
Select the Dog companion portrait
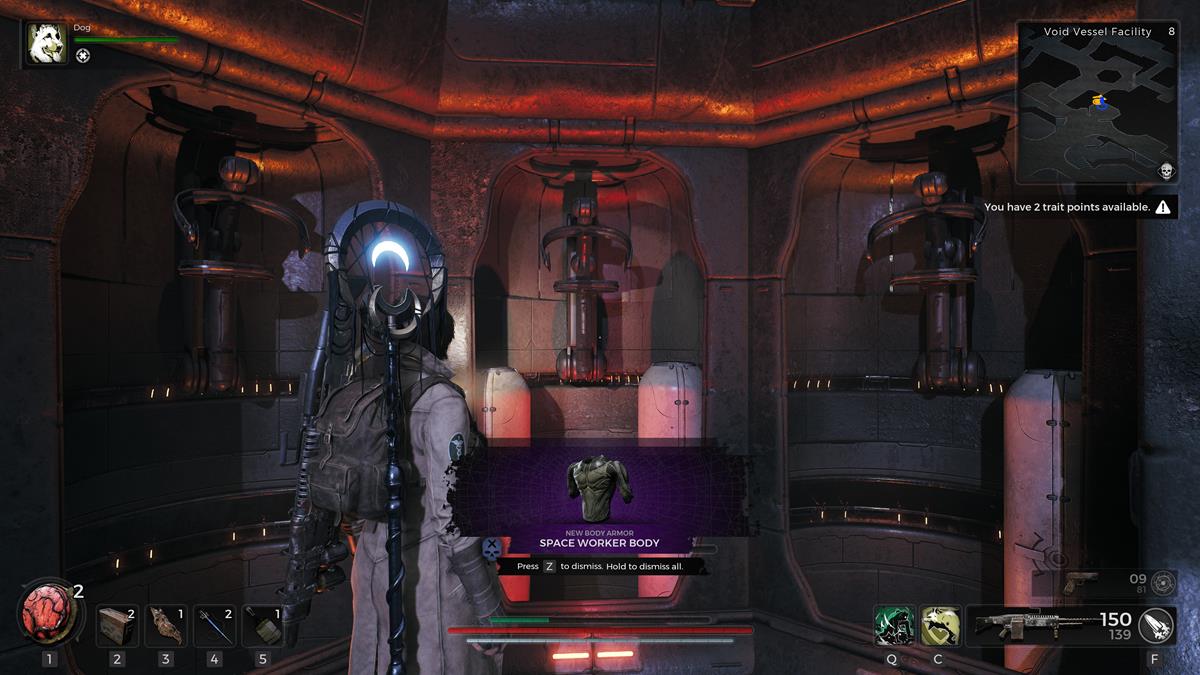[x=47, y=44]
